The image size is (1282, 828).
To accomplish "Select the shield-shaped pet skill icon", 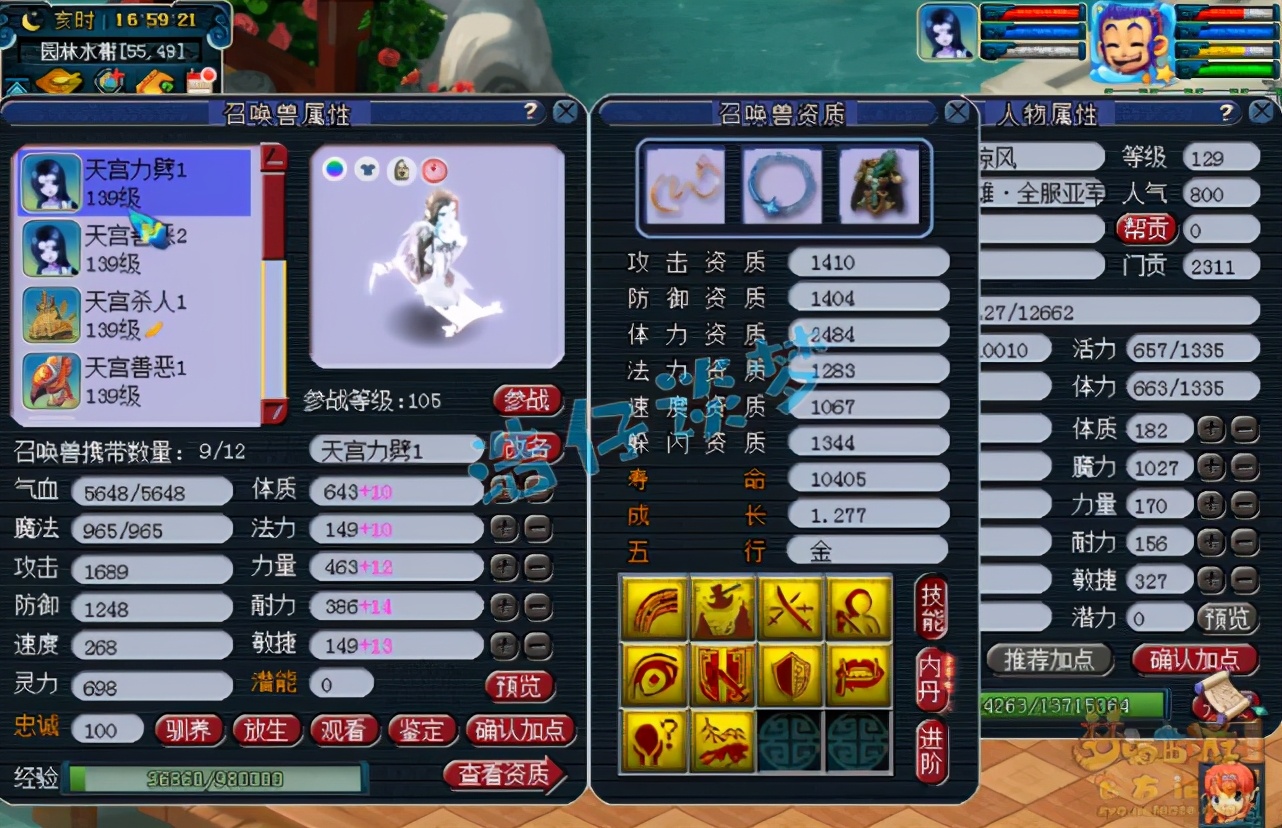I will (x=790, y=672).
